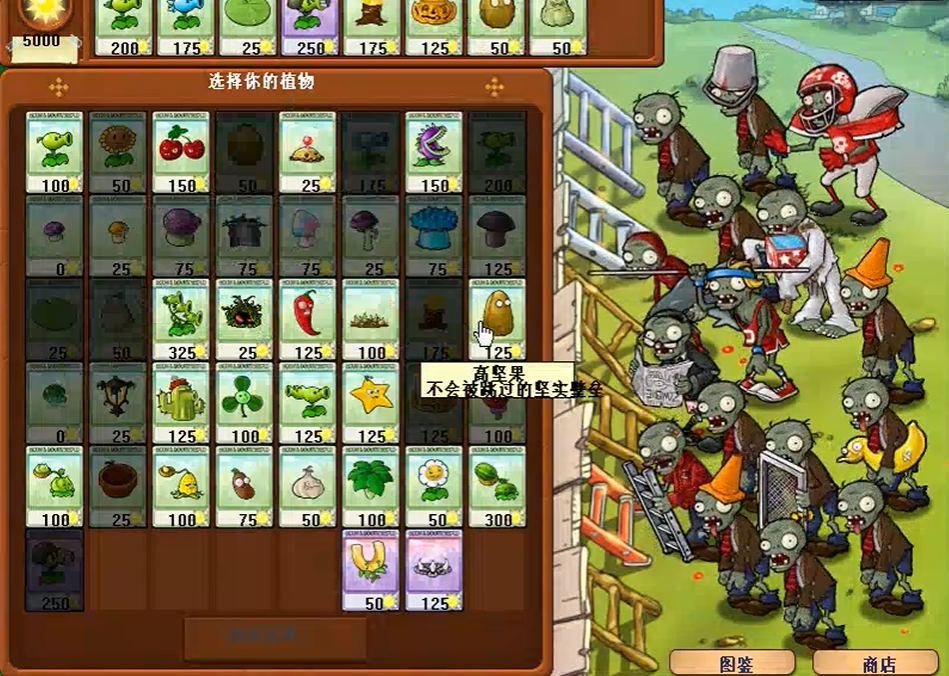Remove the Snow Pea from the seed tray

click(x=186, y=27)
